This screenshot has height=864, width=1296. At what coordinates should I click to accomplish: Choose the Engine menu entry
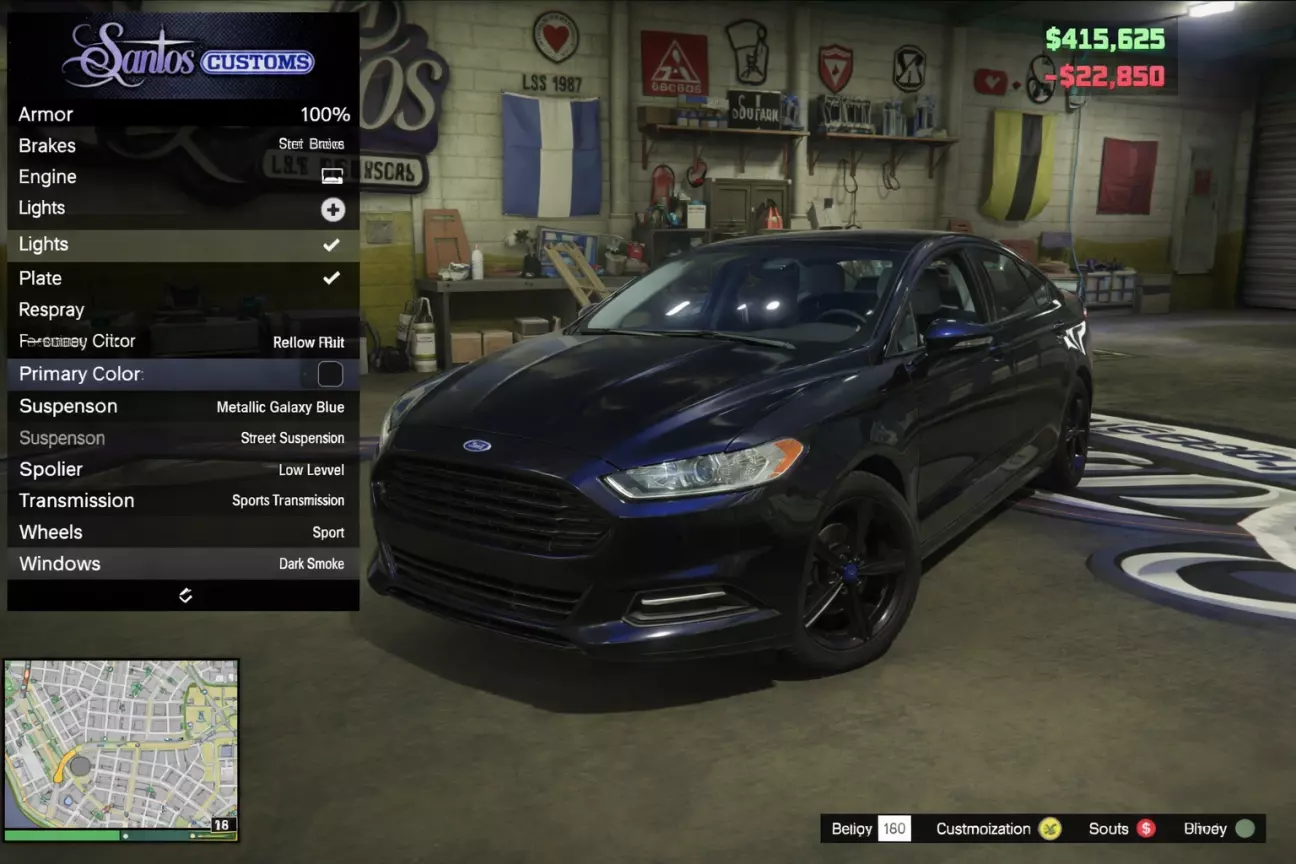tap(183, 176)
